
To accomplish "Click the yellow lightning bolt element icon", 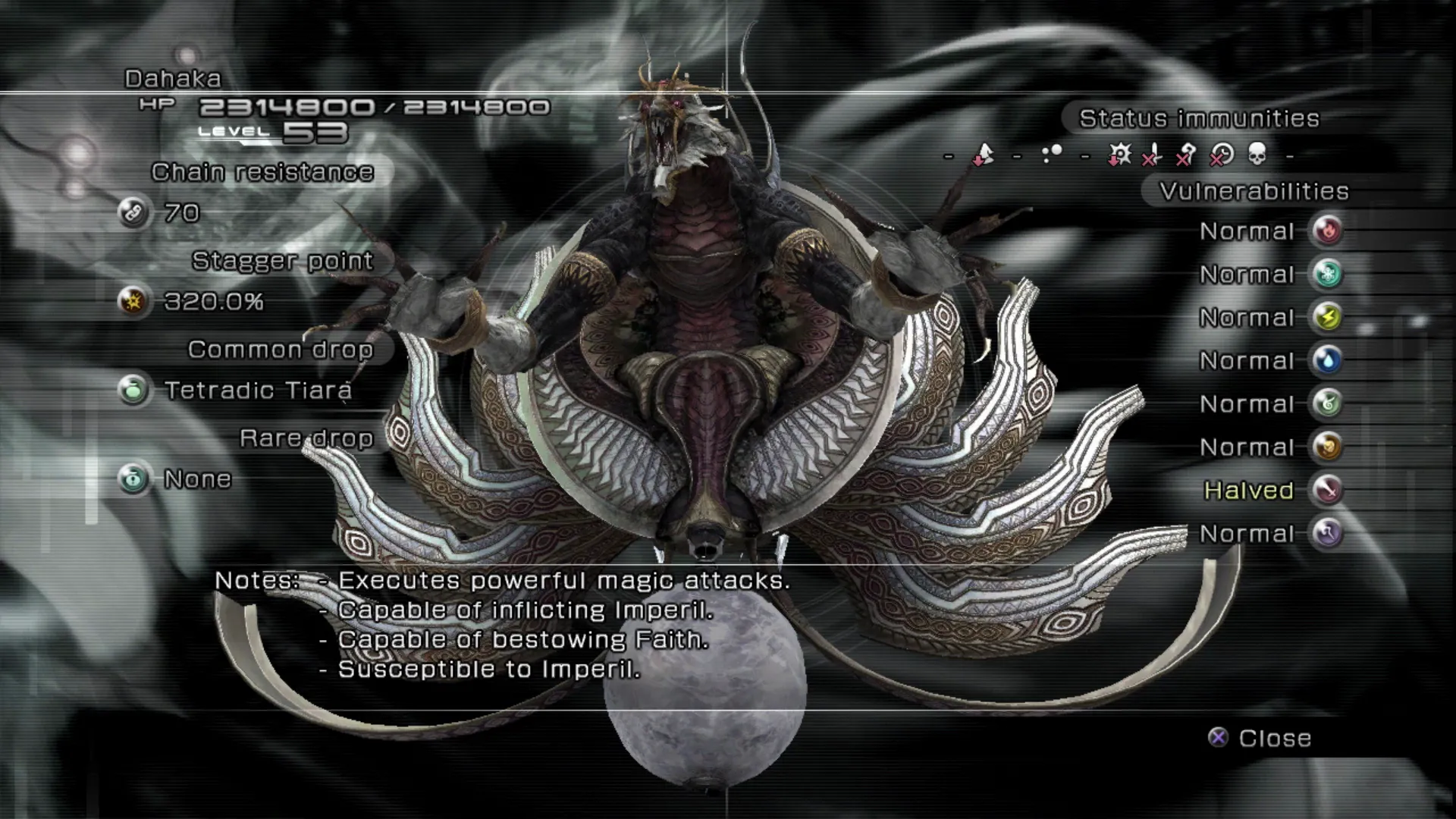I will tap(1327, 317).
